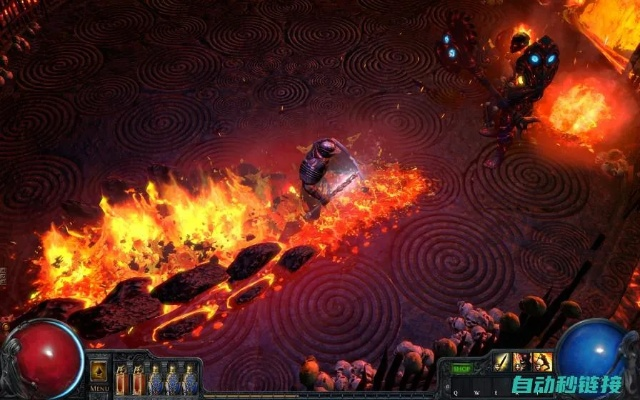The width and height of the screenshot is (640, 400).
Task: Open the green Shop button
Action: (461, 369)
